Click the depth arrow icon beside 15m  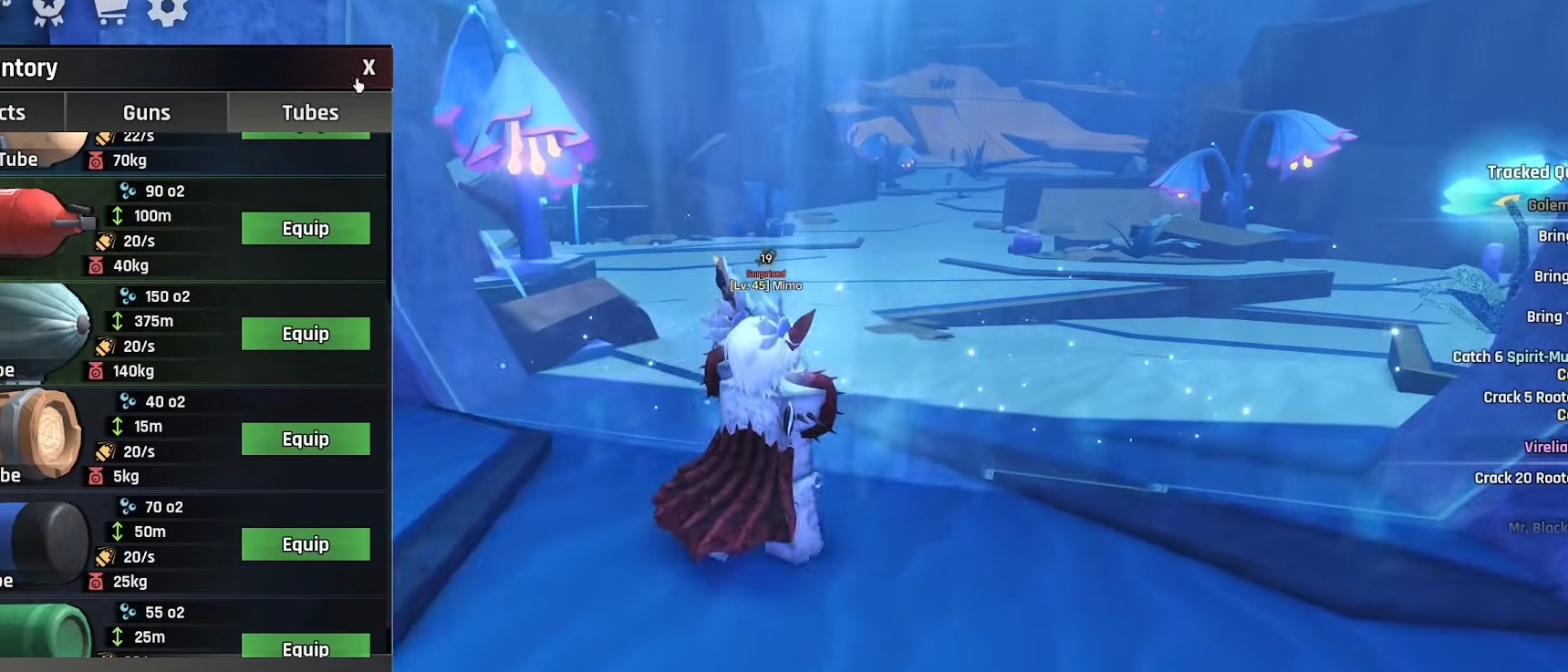118,426
